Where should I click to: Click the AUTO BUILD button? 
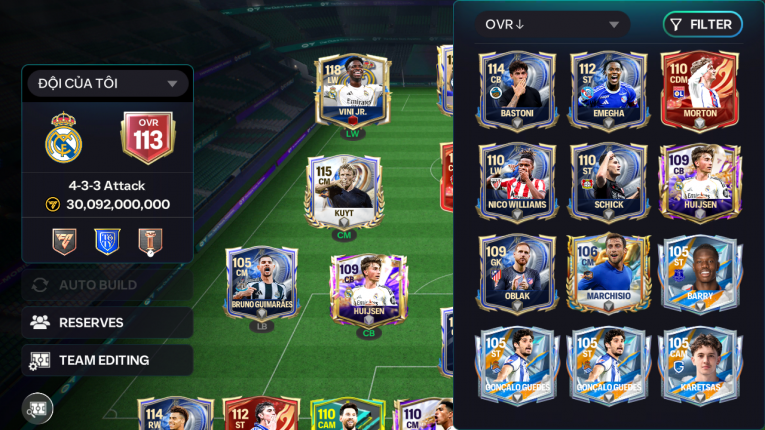tap(107, 285)
